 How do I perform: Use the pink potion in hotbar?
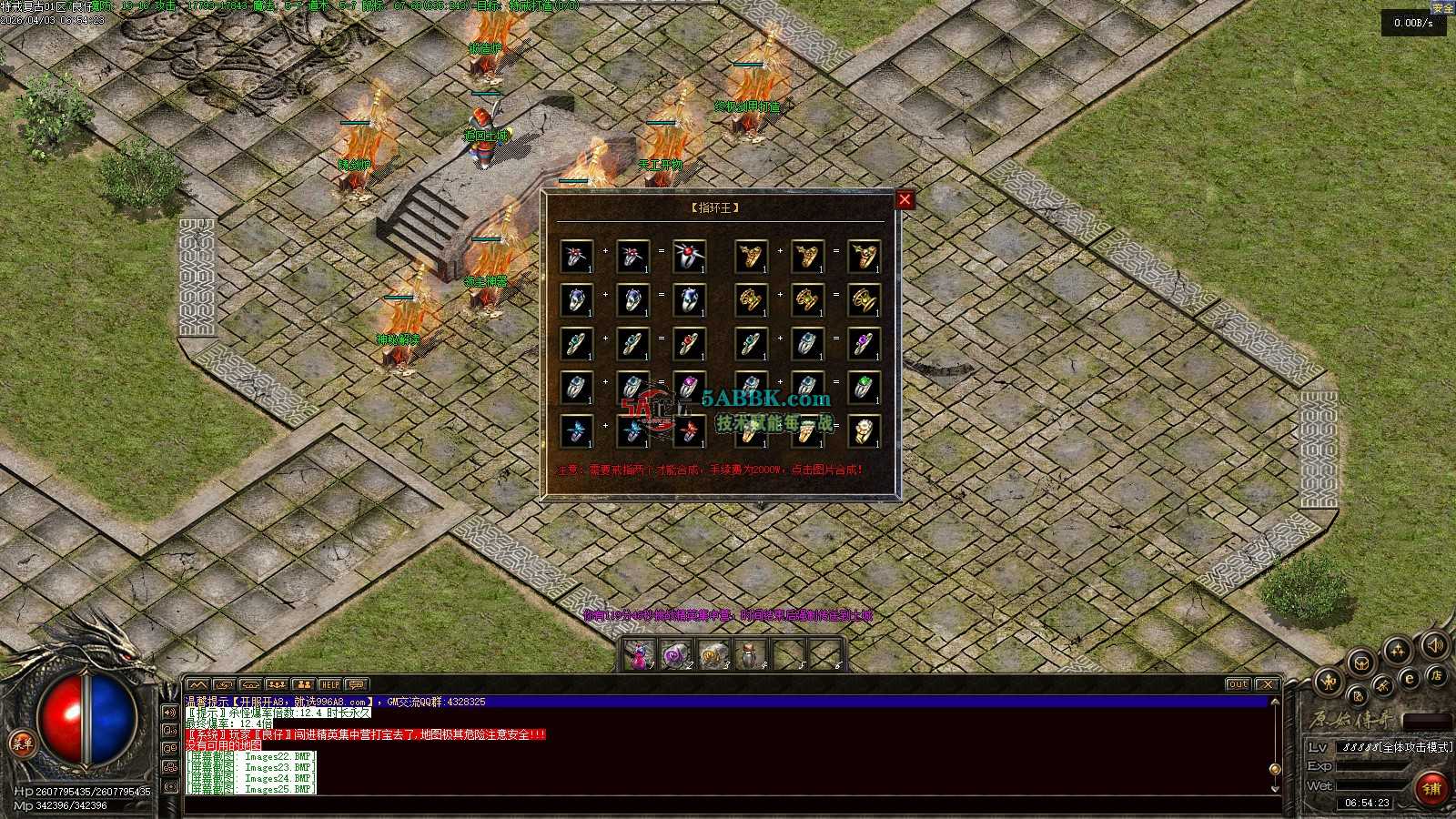640,655
